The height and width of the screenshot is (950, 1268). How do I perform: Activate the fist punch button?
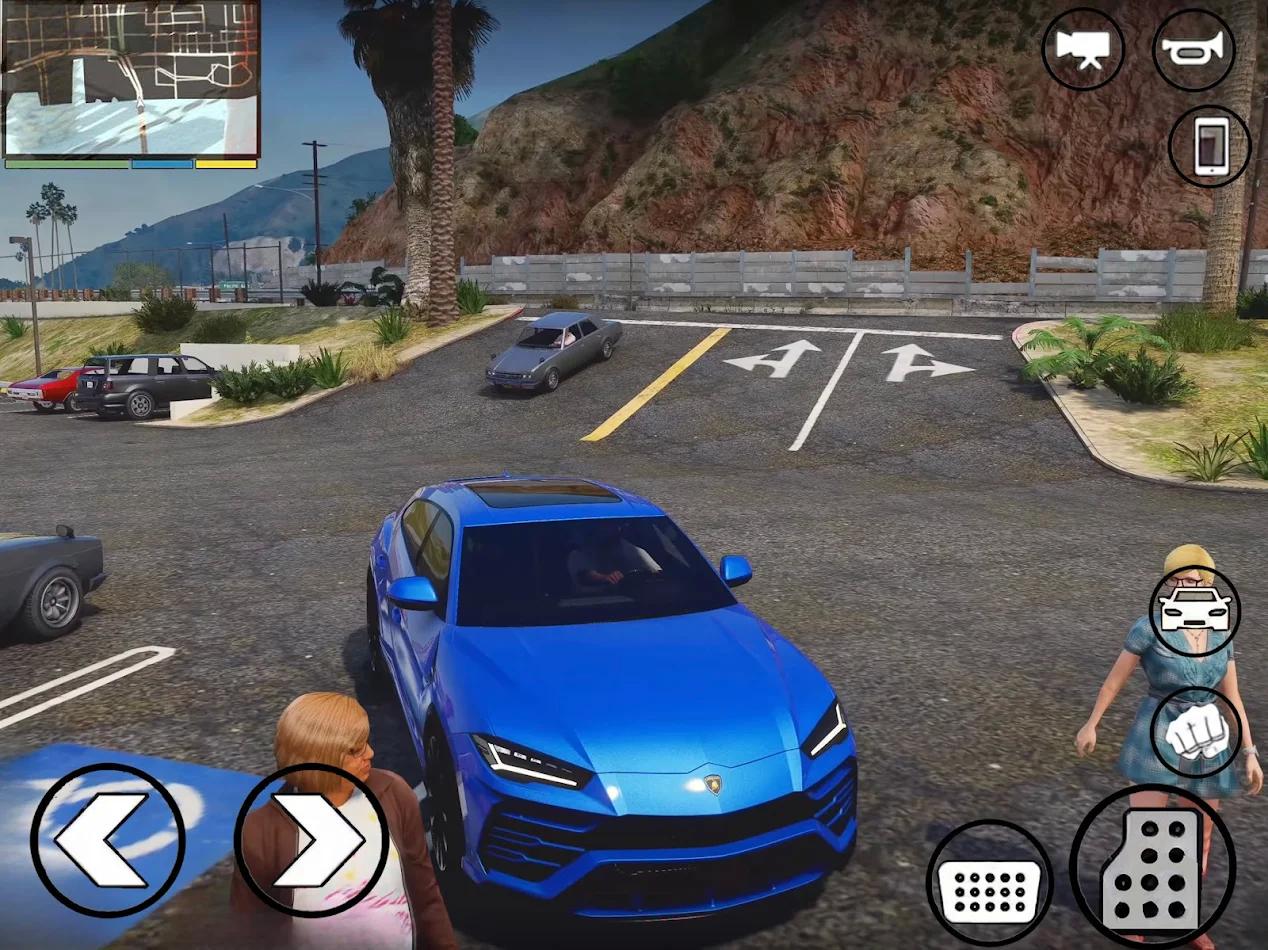[1195, 732]
